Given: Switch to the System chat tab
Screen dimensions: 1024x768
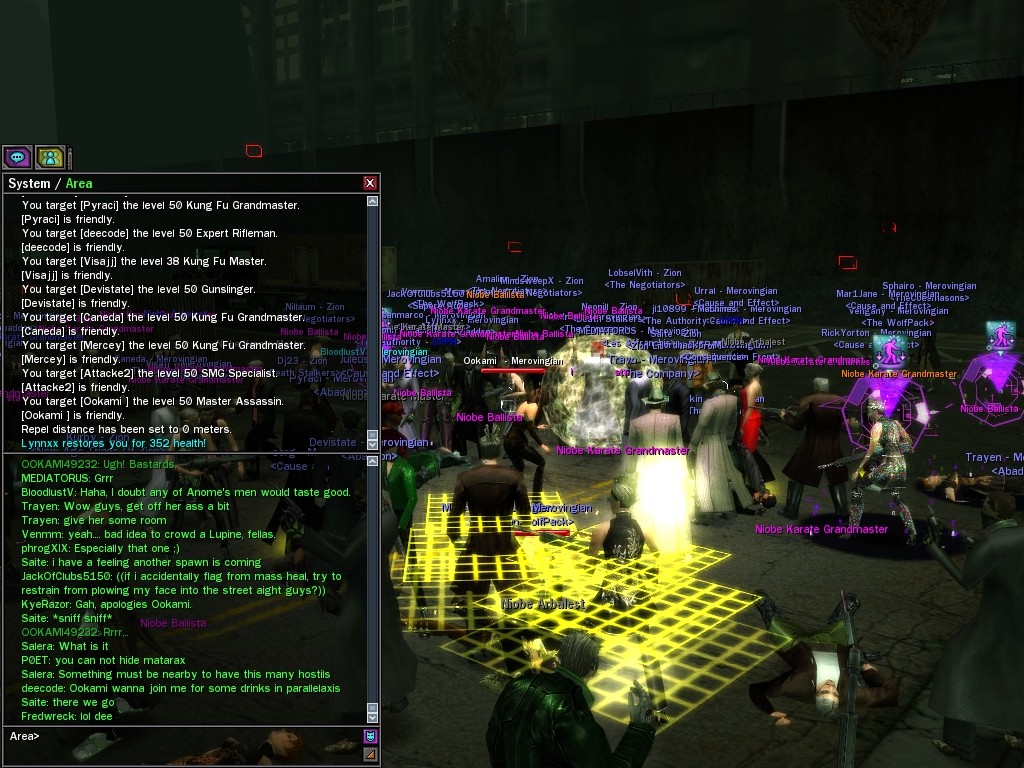Looking at the screenshot, I should [28, 183].
